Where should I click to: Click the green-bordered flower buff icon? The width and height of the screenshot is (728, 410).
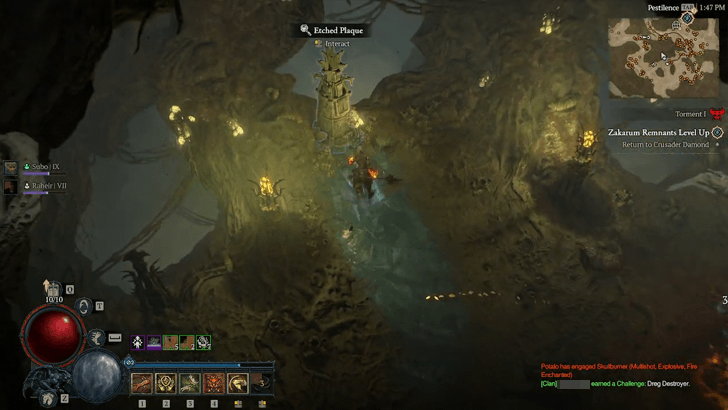203,342
